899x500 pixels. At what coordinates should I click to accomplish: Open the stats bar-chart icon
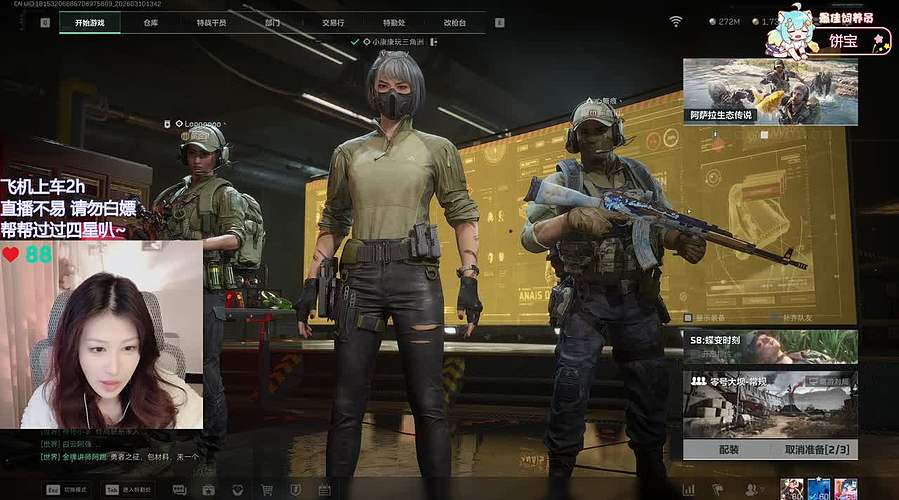coord(688,489)
